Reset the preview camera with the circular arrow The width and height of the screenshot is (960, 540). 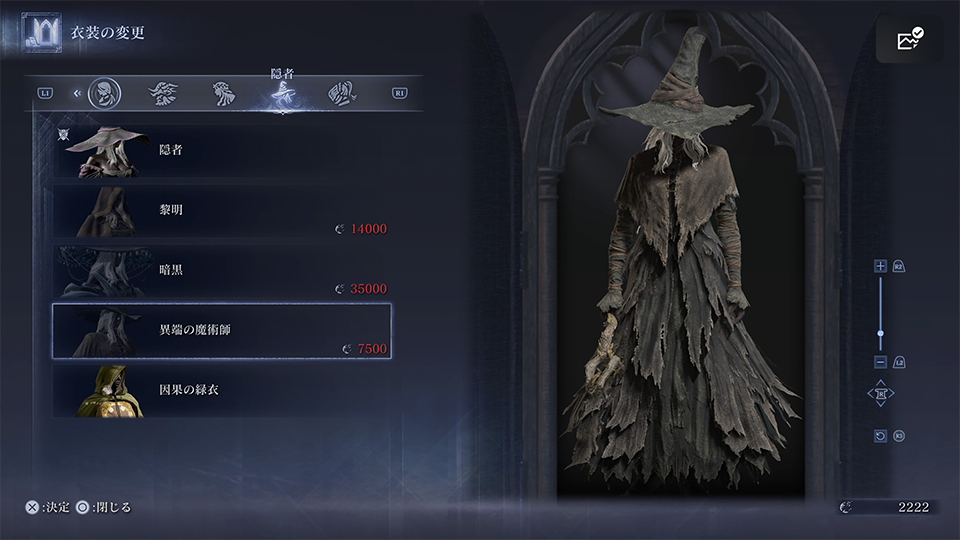pyautogui.click(x=880, y=436)
